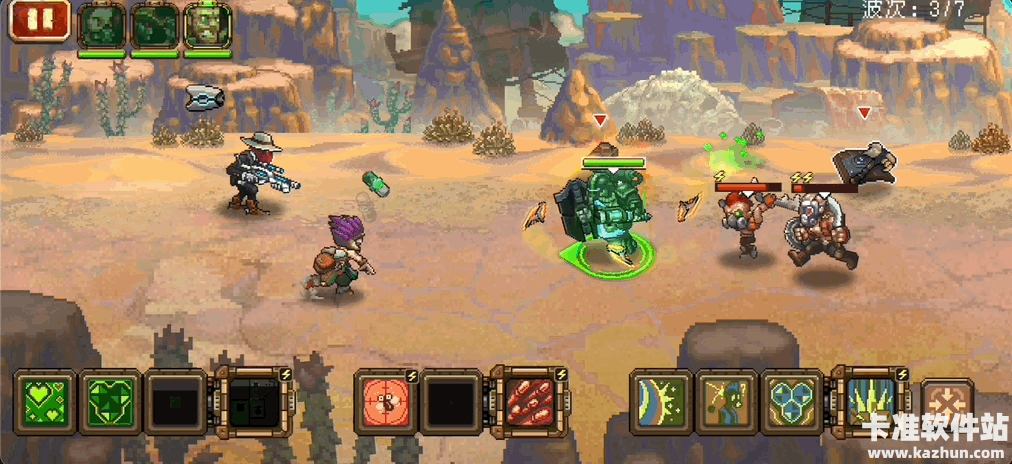Select the second hero portrait

click(x=155, y=25)
